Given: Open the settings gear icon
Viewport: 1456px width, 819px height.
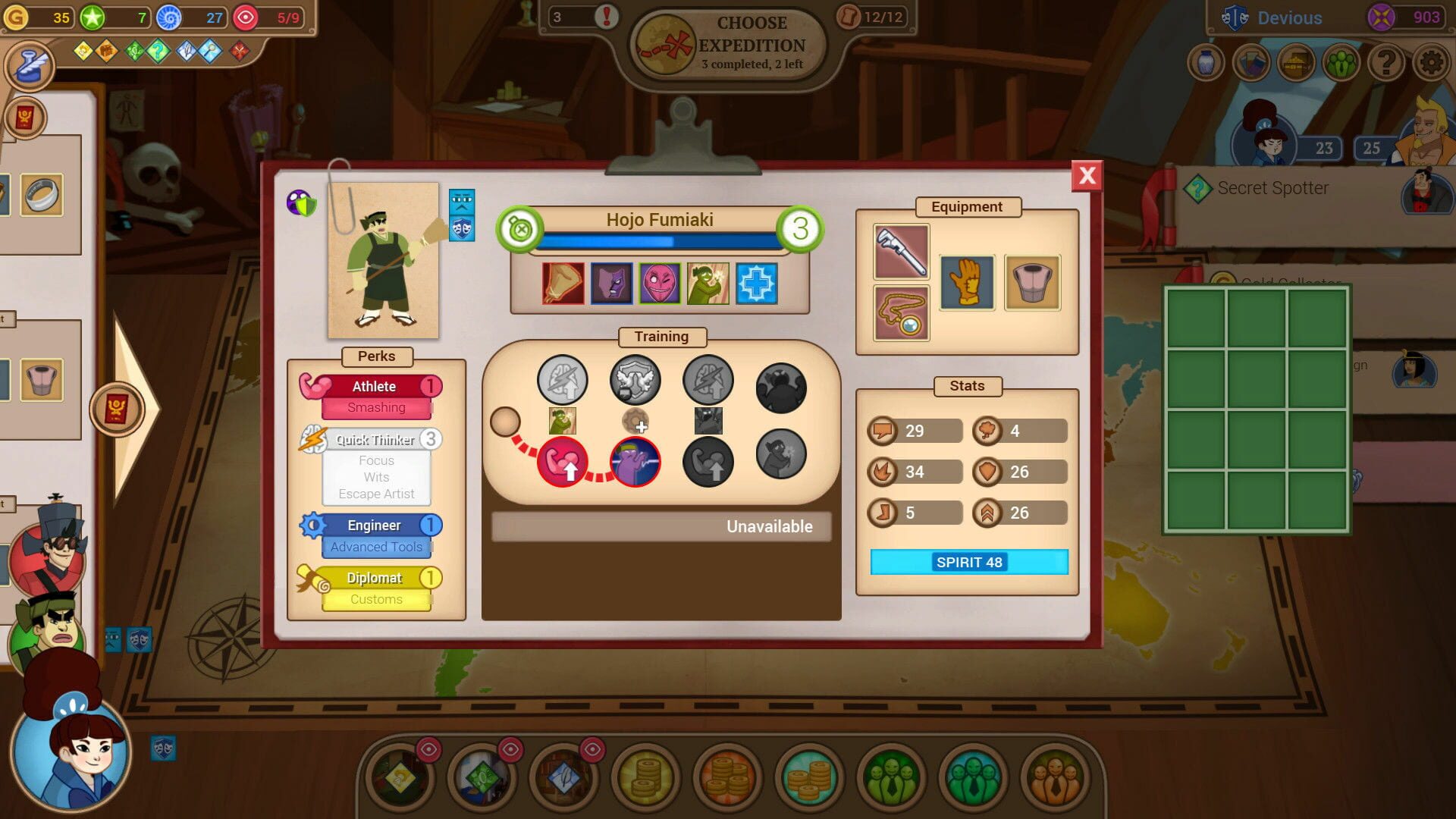Looking at the screenshot, I should (x=1432, y=62).
